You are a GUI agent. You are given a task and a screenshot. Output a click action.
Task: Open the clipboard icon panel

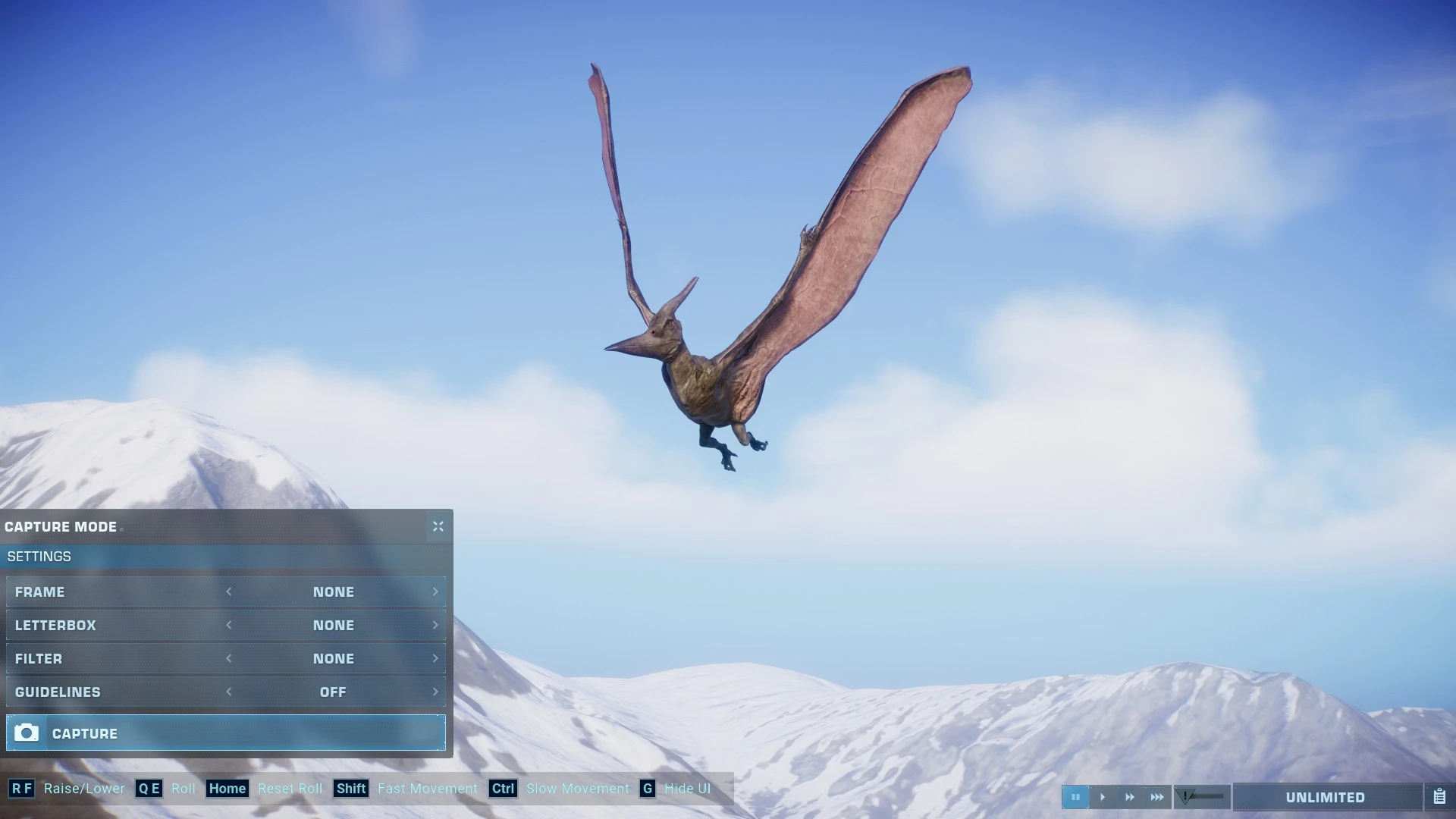point(1439,797)
